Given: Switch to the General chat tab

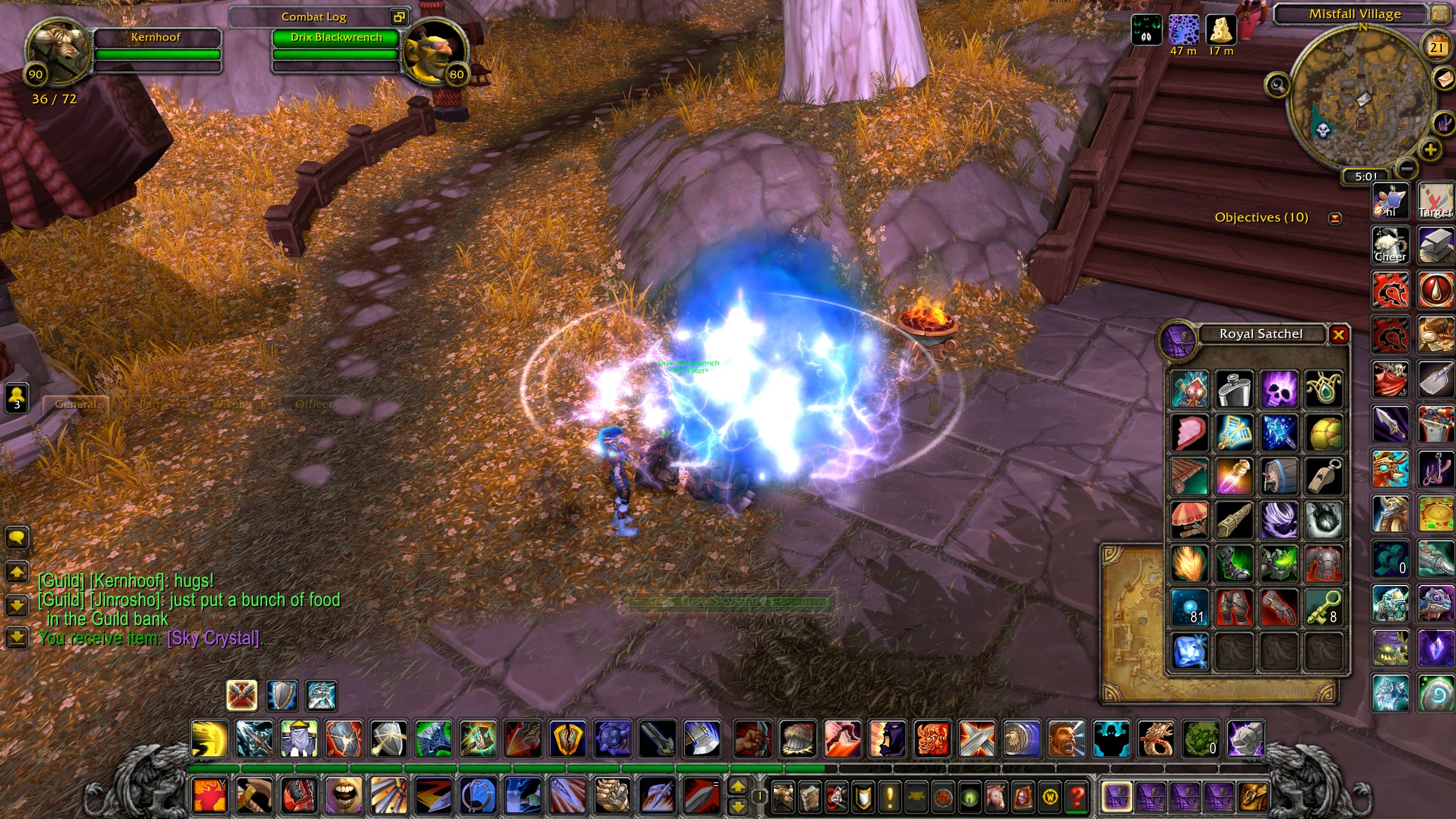Looking at the screenshot, I should tap(76, 404).
